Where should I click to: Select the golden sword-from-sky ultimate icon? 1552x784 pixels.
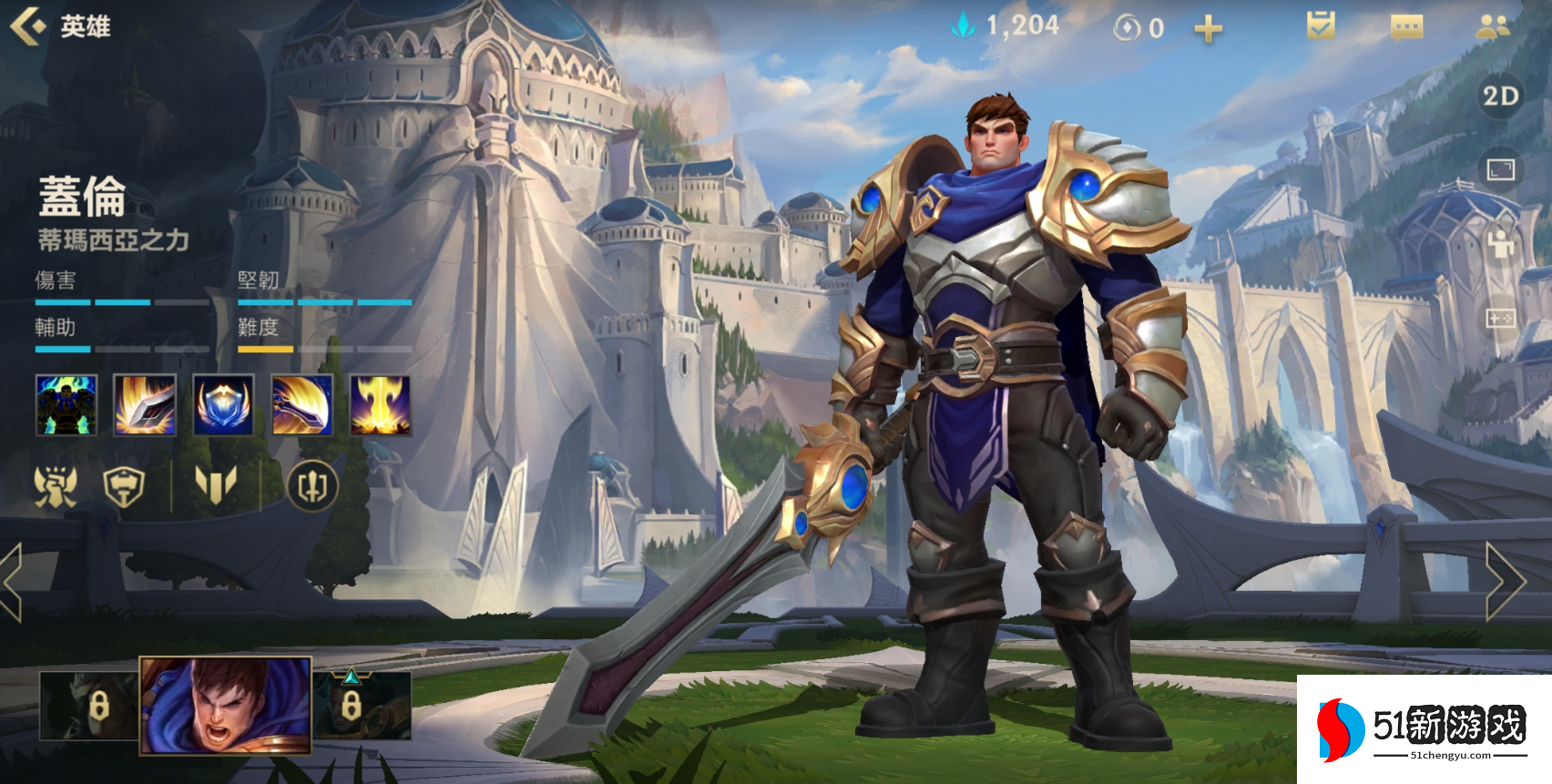tap(381, 404)
